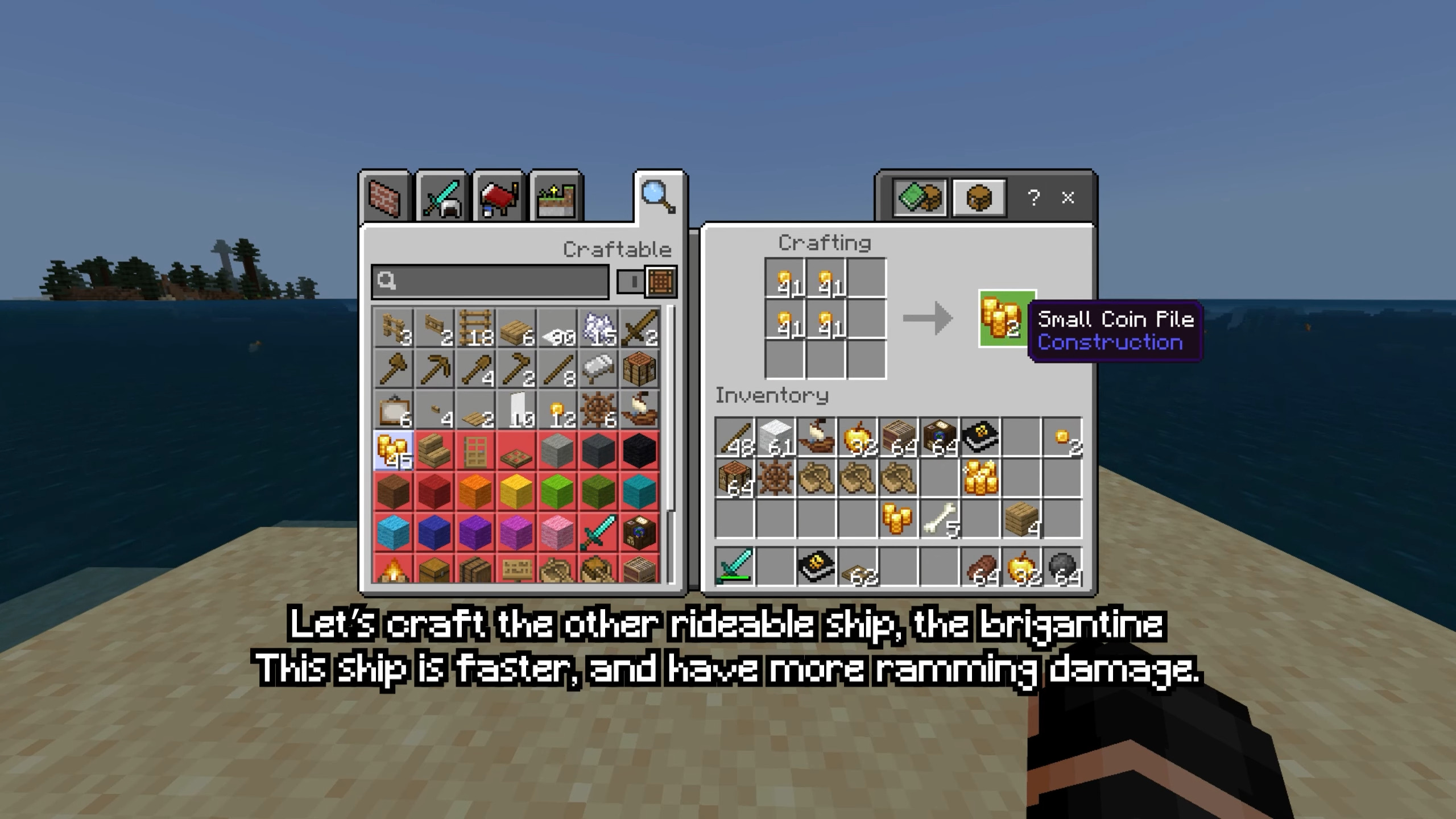Open the help question mark button

tap(1033, 197)
